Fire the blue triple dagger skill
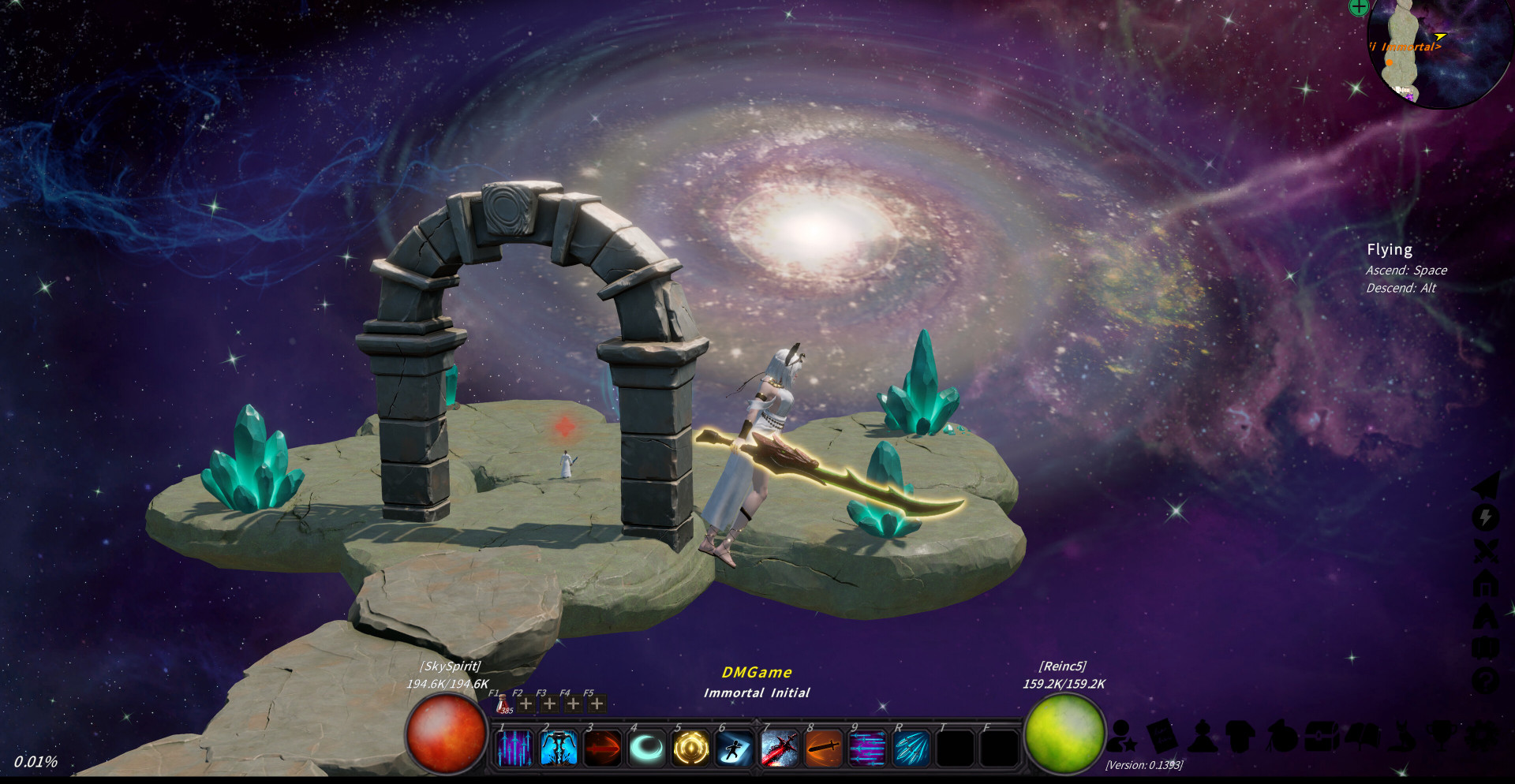 (x=911, y=748)
